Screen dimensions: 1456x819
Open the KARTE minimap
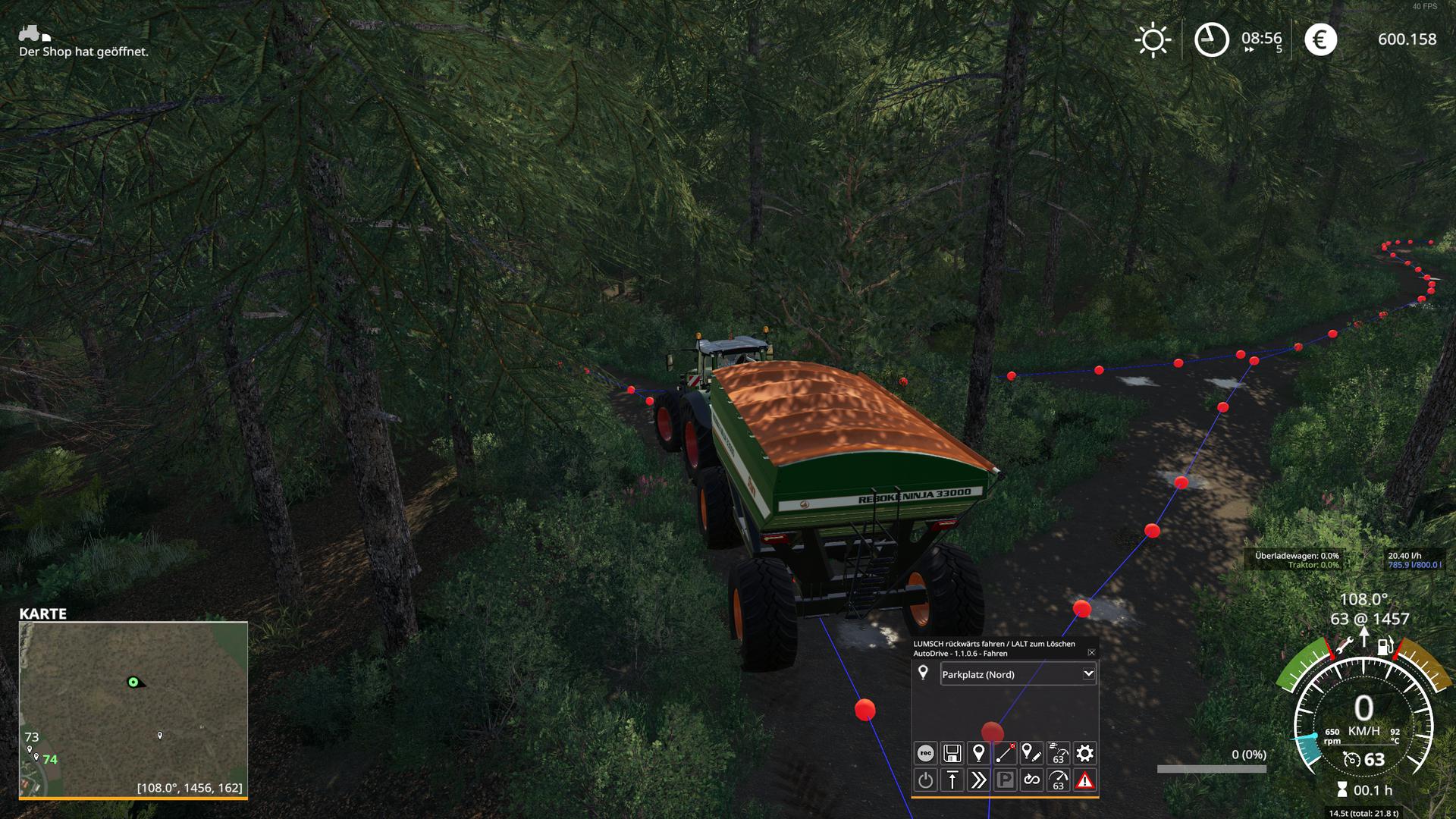point(133,709)
